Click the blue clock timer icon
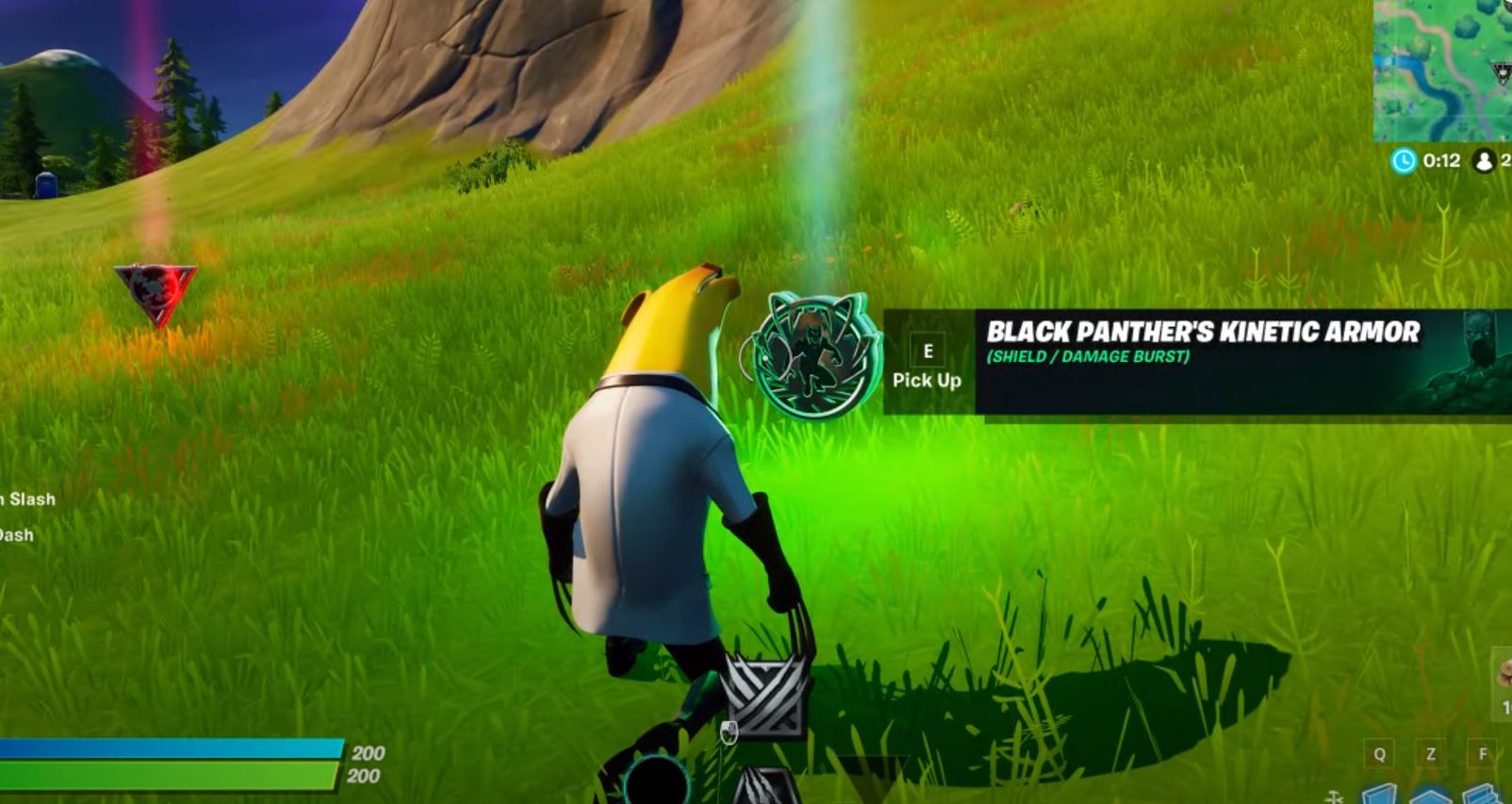 click(x=1404, y=162)
